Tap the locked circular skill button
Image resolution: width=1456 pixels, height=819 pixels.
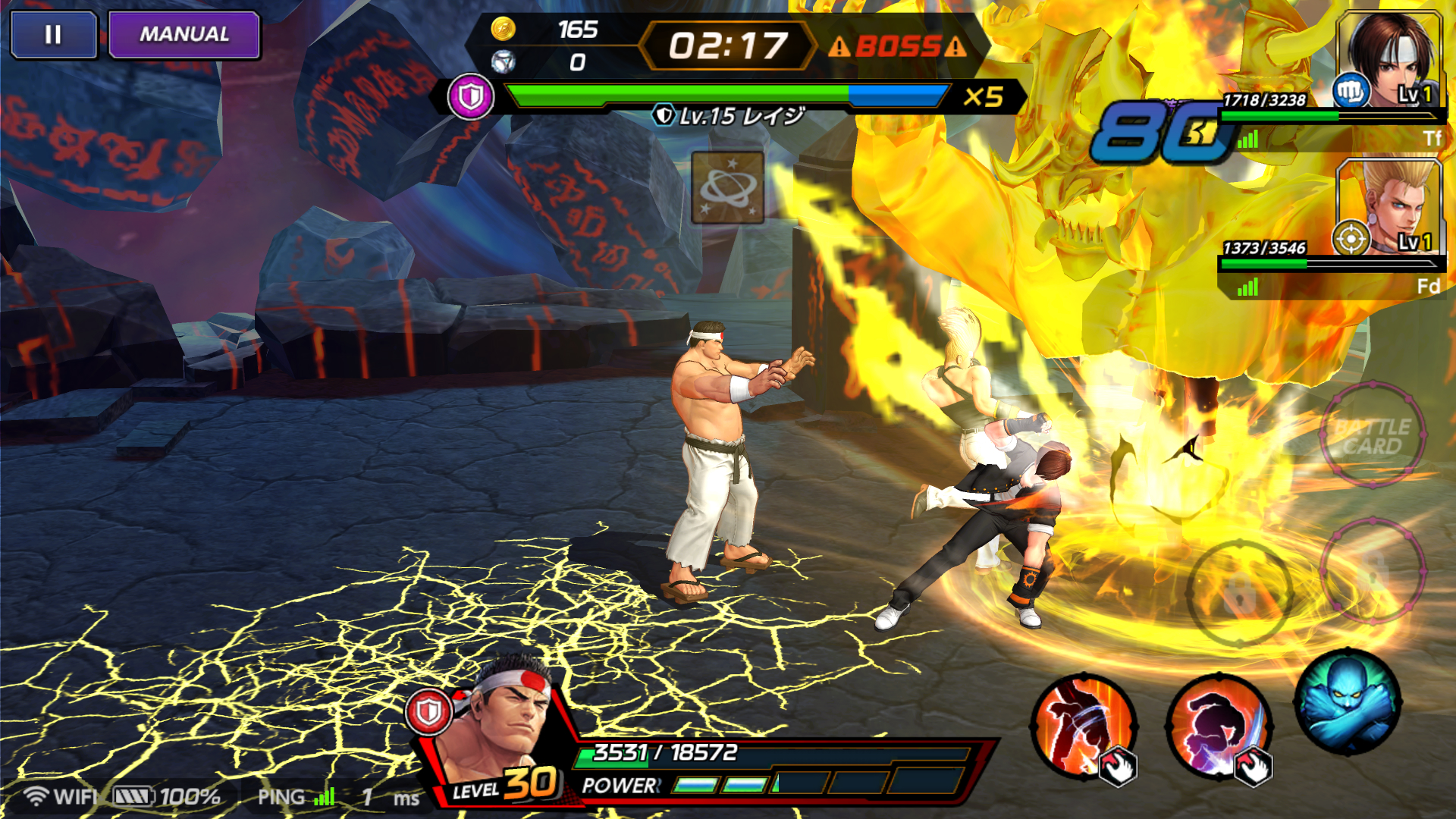(1239, 592)
